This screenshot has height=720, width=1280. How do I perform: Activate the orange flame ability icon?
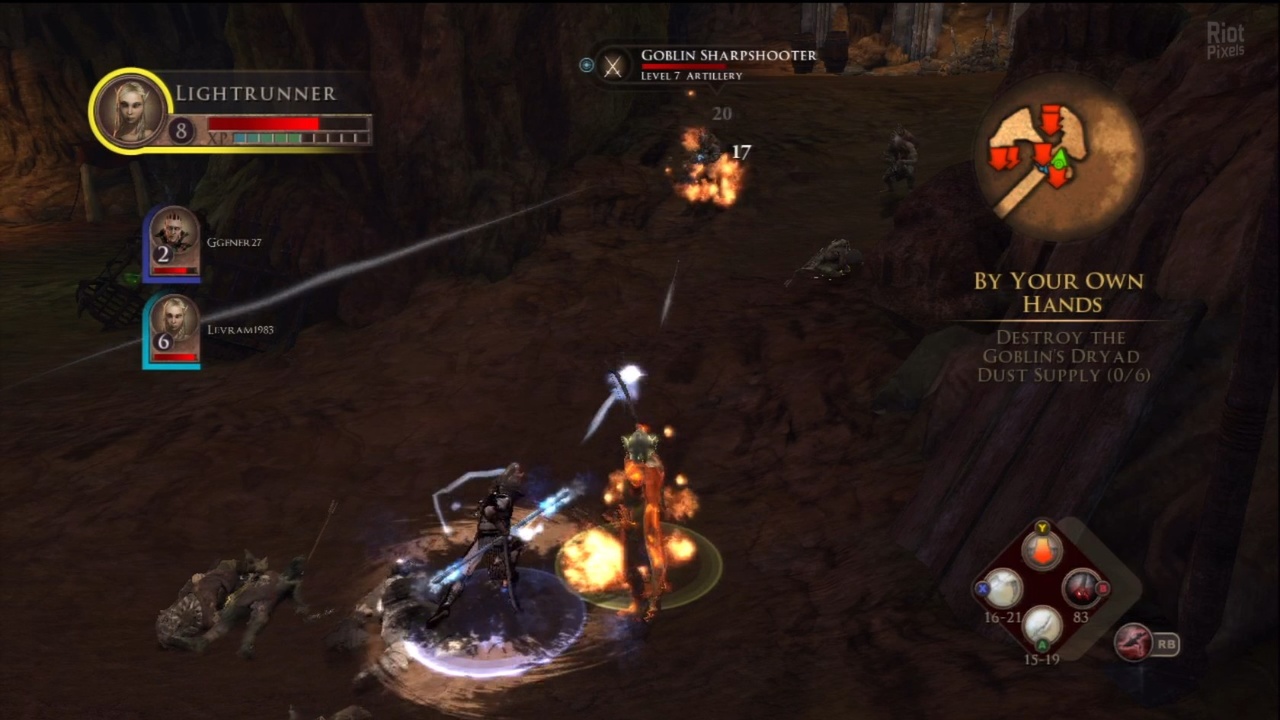[x=1042, y=551]
